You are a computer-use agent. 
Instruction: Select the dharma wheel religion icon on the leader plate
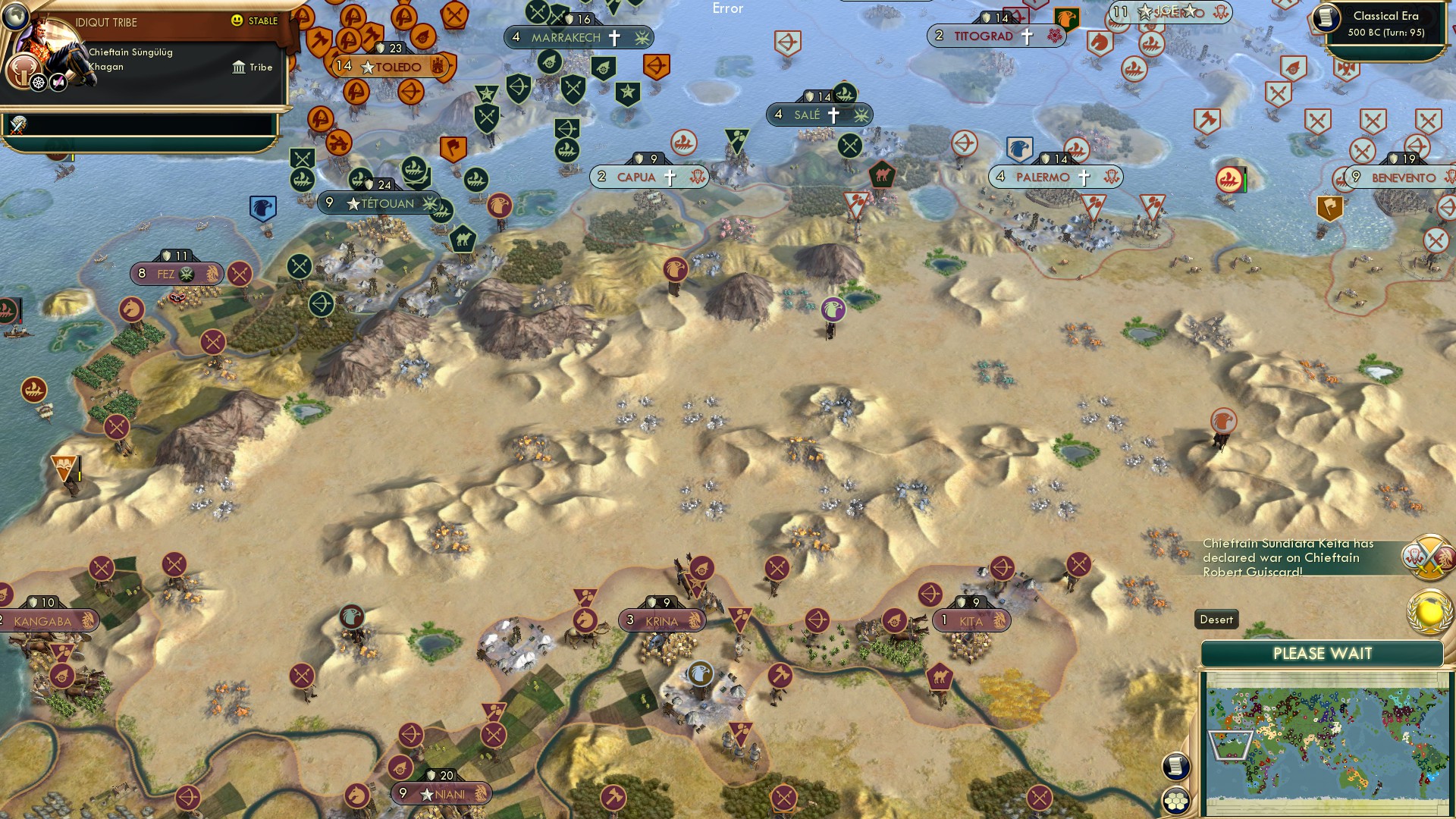(36, 81)
